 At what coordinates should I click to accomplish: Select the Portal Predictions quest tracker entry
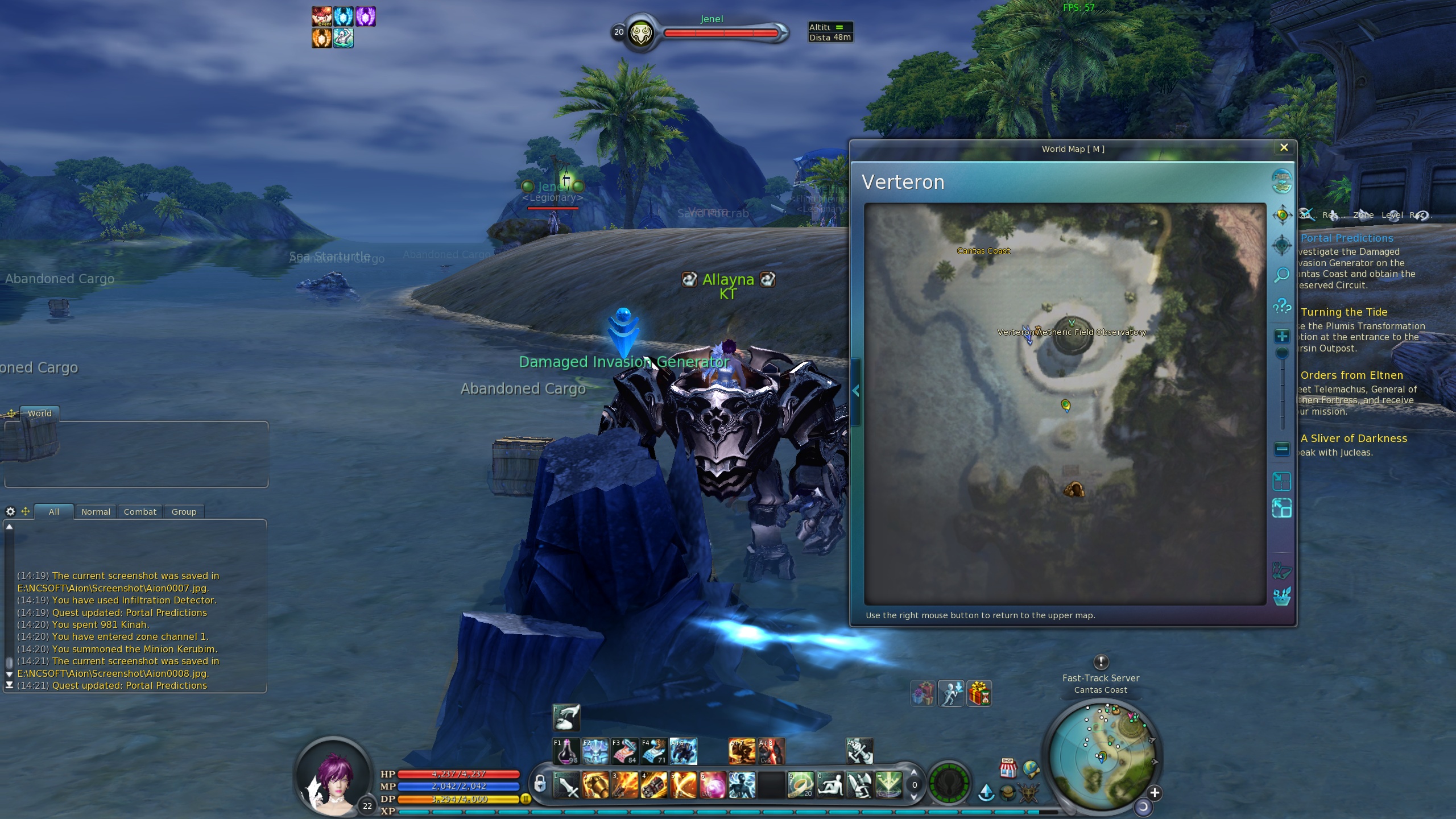tap(1347, 238)
